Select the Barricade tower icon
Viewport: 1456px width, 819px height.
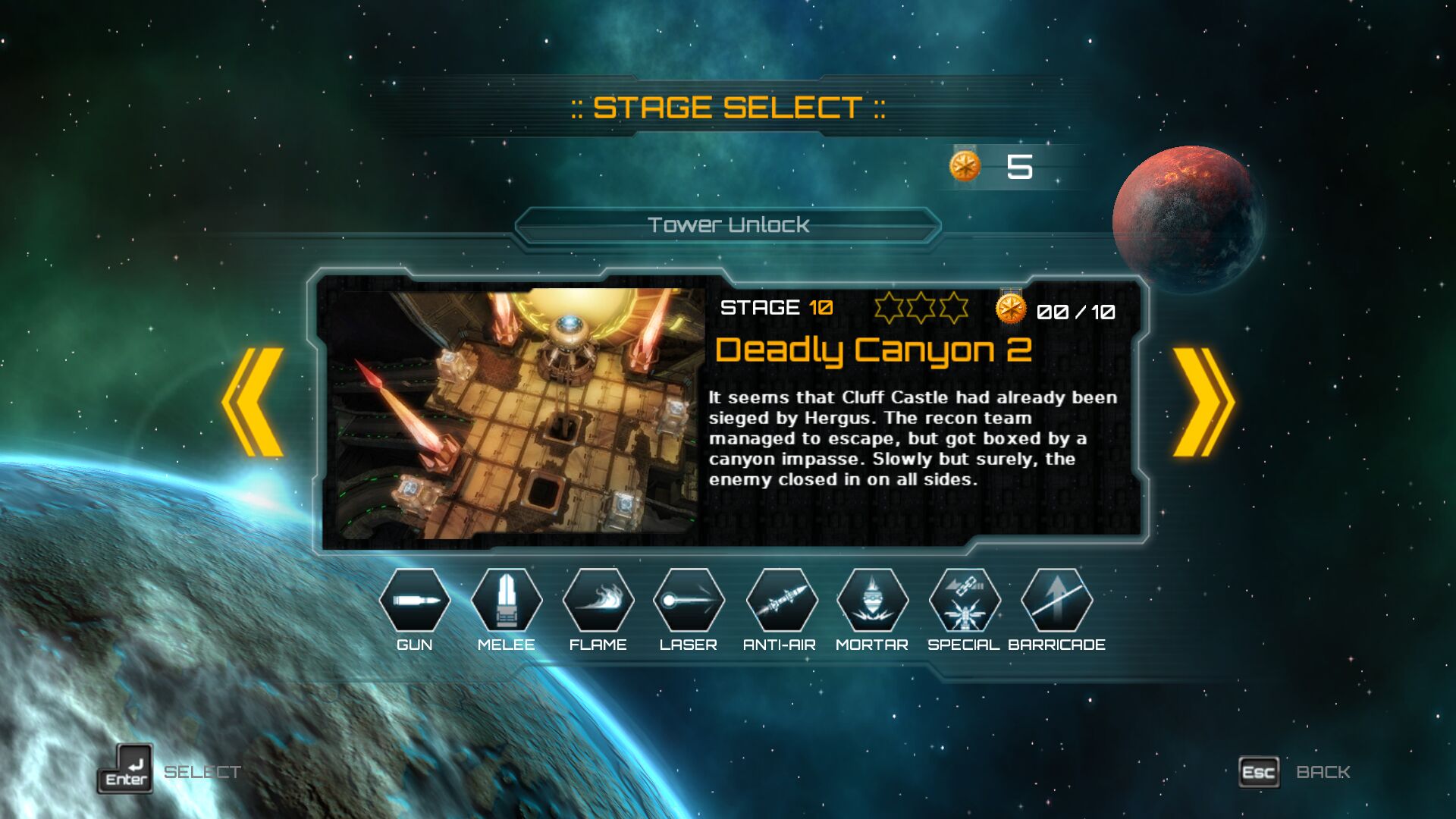tap(1056, 601)
